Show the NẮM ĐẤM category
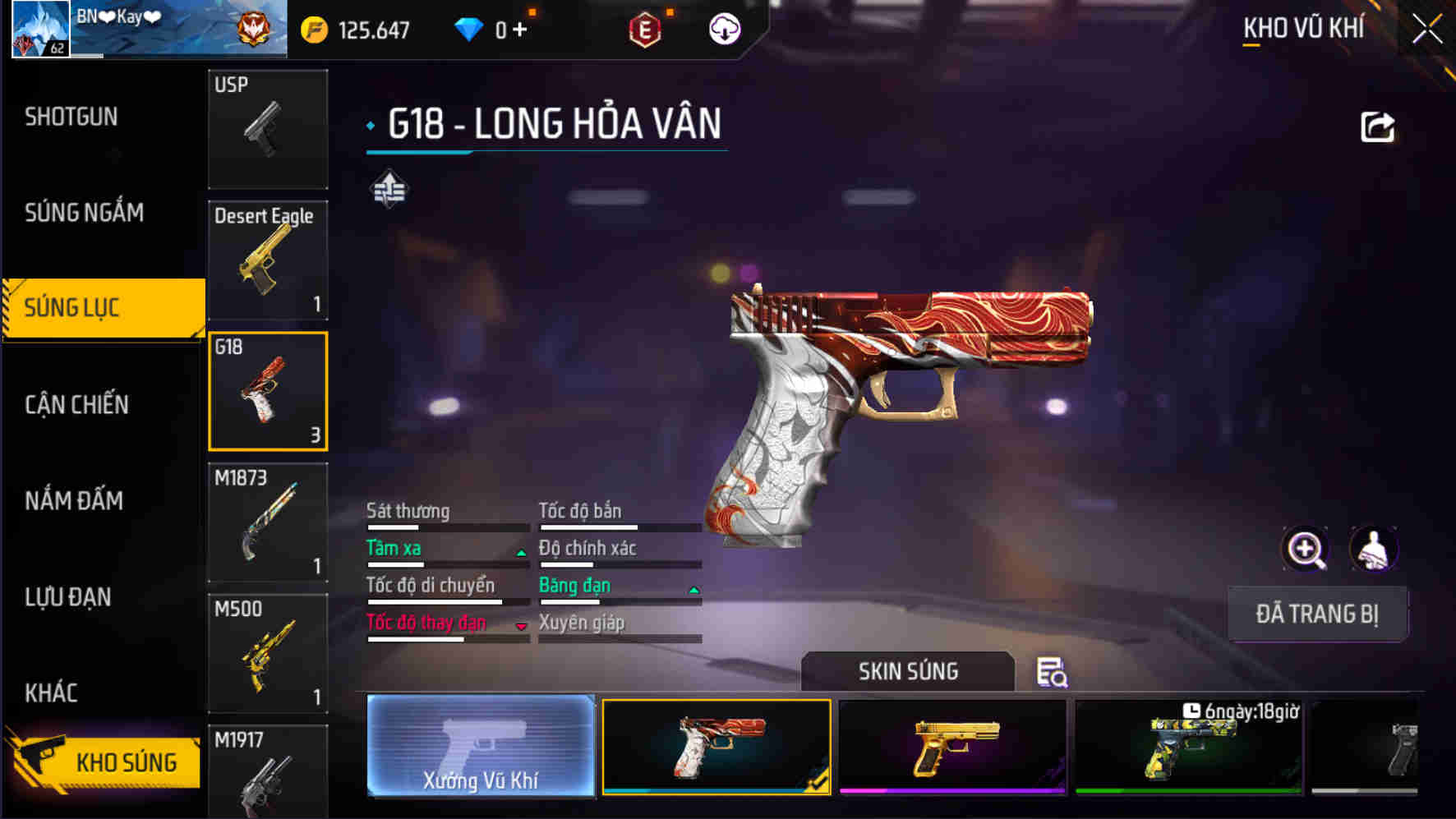Viewport: 1456px width, 819px height. click(x=74, y=500)
